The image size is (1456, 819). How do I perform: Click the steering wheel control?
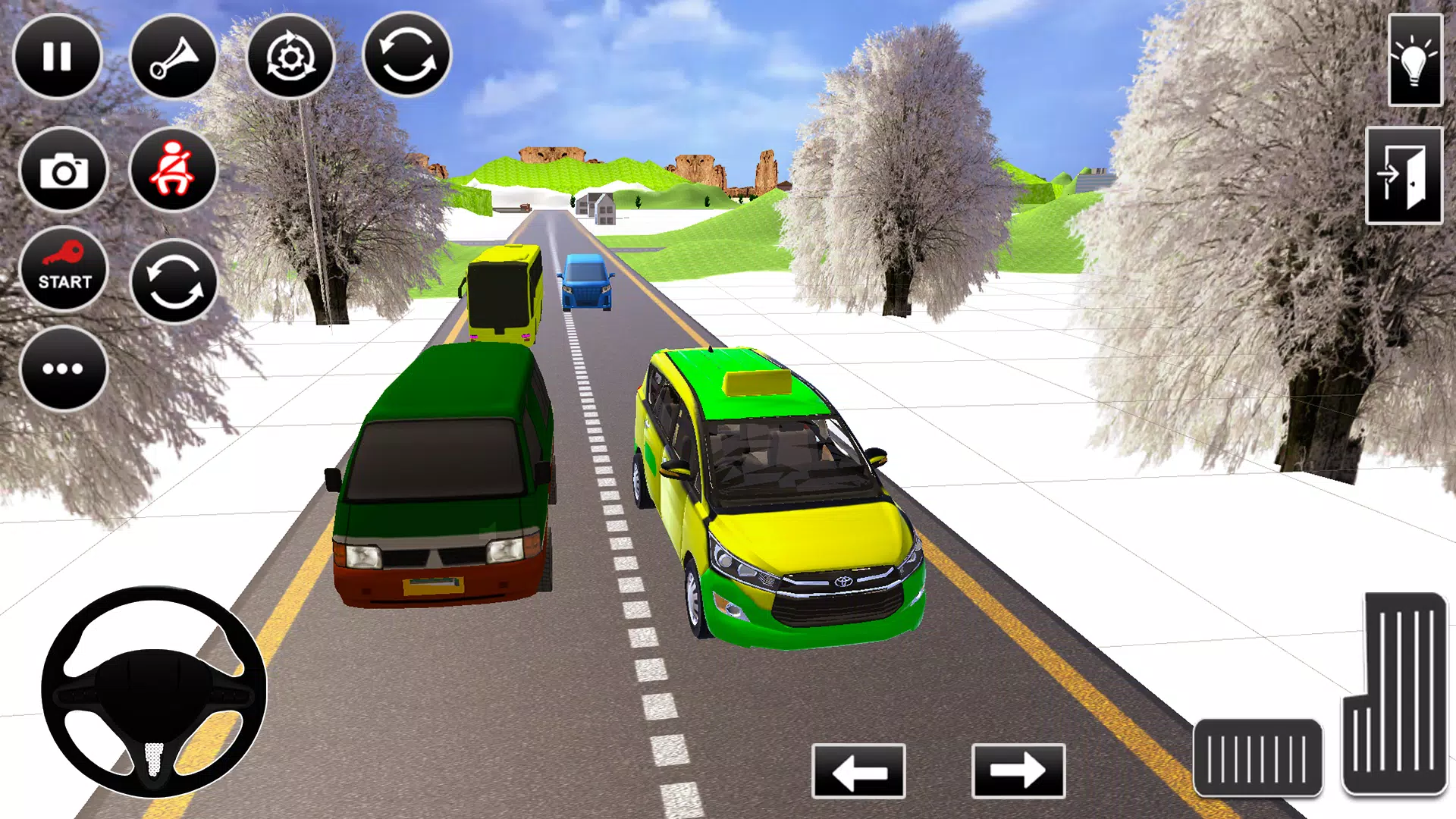(x=154, y=692)
